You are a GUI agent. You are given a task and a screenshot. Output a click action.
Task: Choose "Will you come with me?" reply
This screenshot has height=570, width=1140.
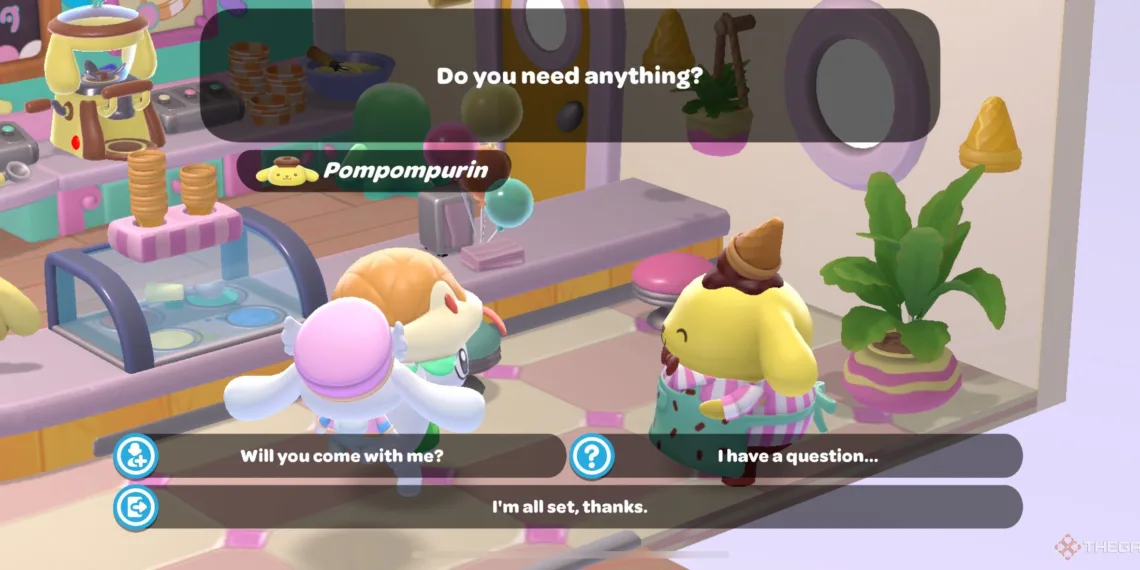(x=341, y=456)
